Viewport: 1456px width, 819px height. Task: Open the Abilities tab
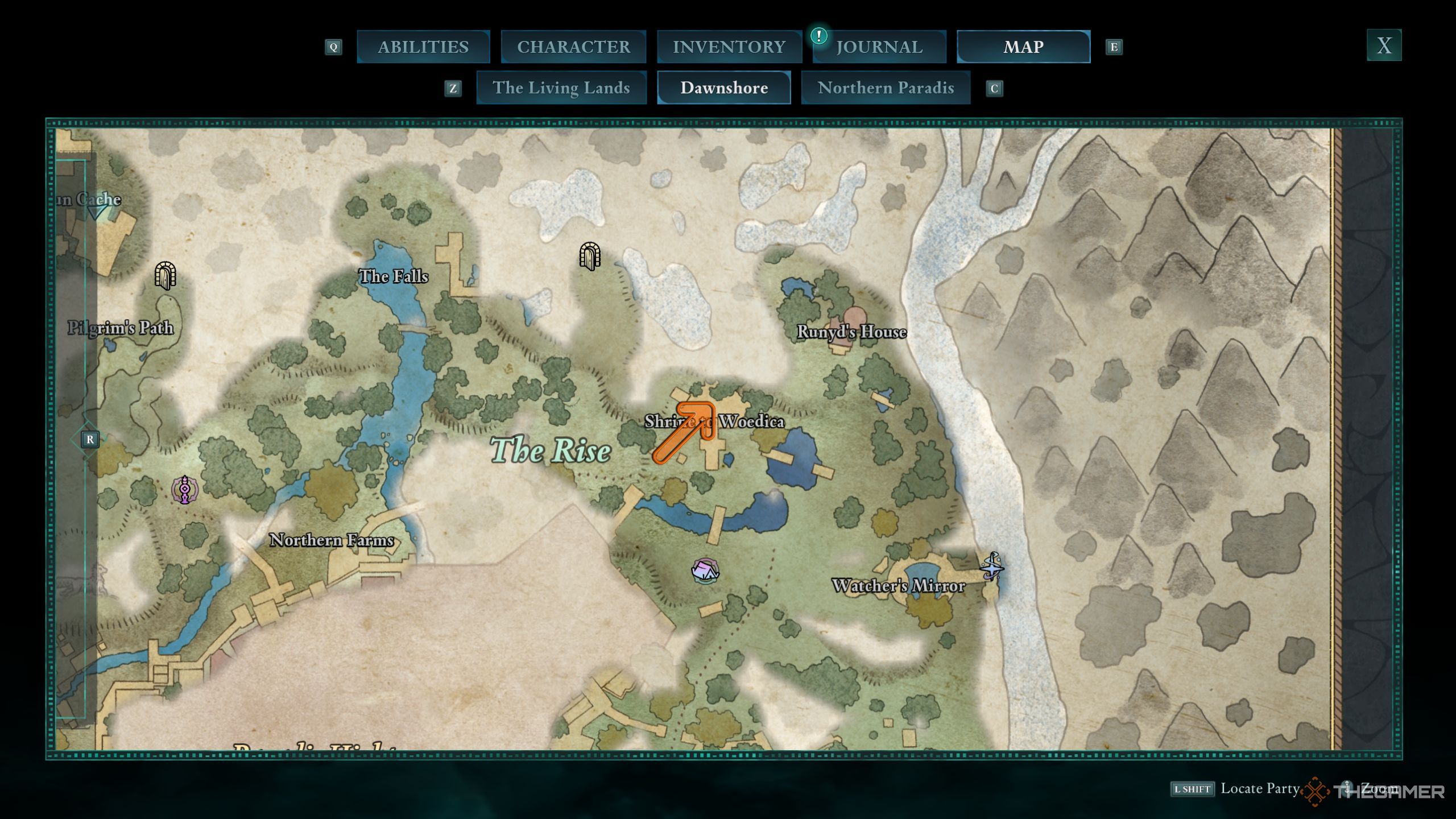[x=423, y=47]
